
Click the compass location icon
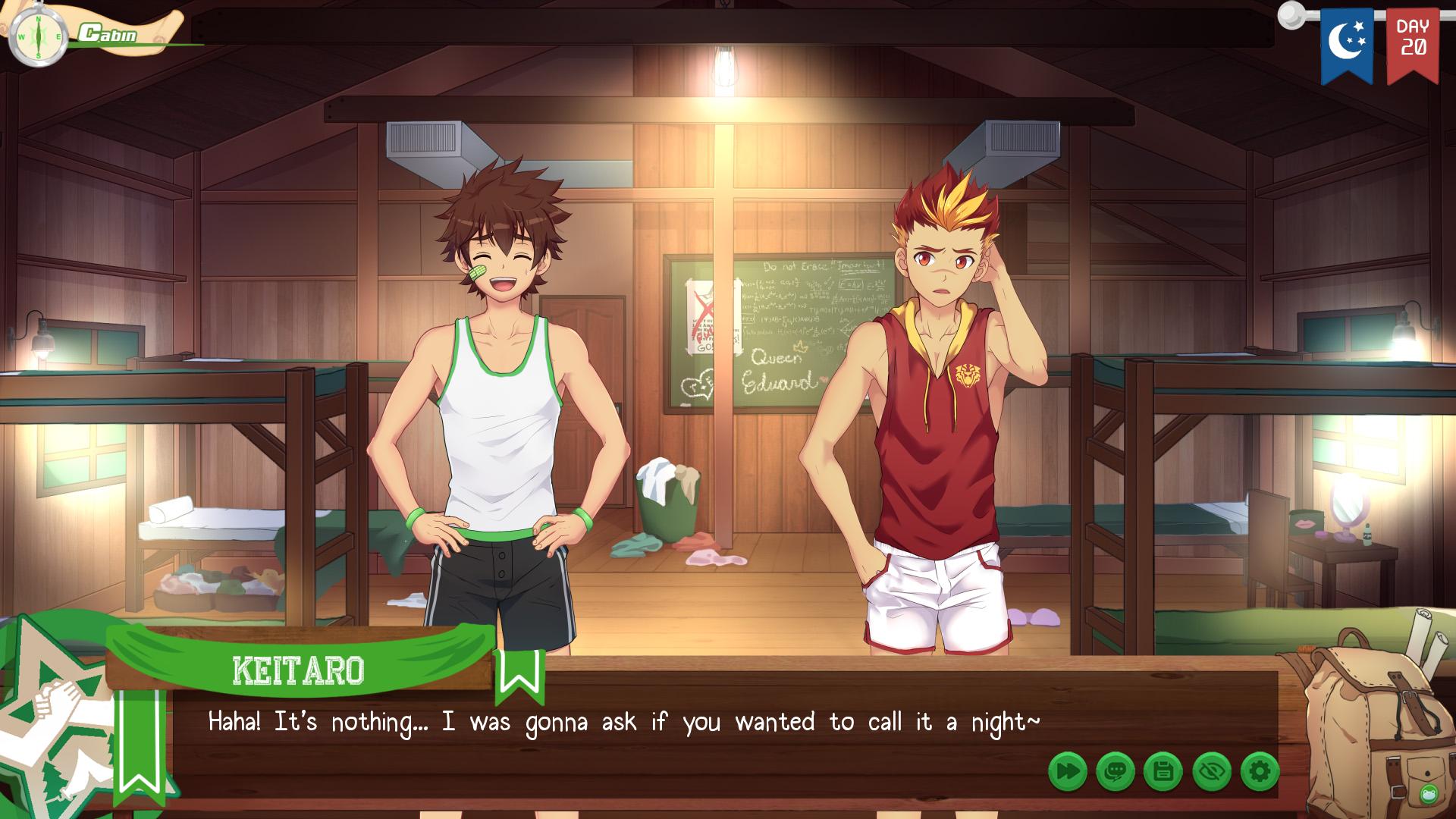38,36
